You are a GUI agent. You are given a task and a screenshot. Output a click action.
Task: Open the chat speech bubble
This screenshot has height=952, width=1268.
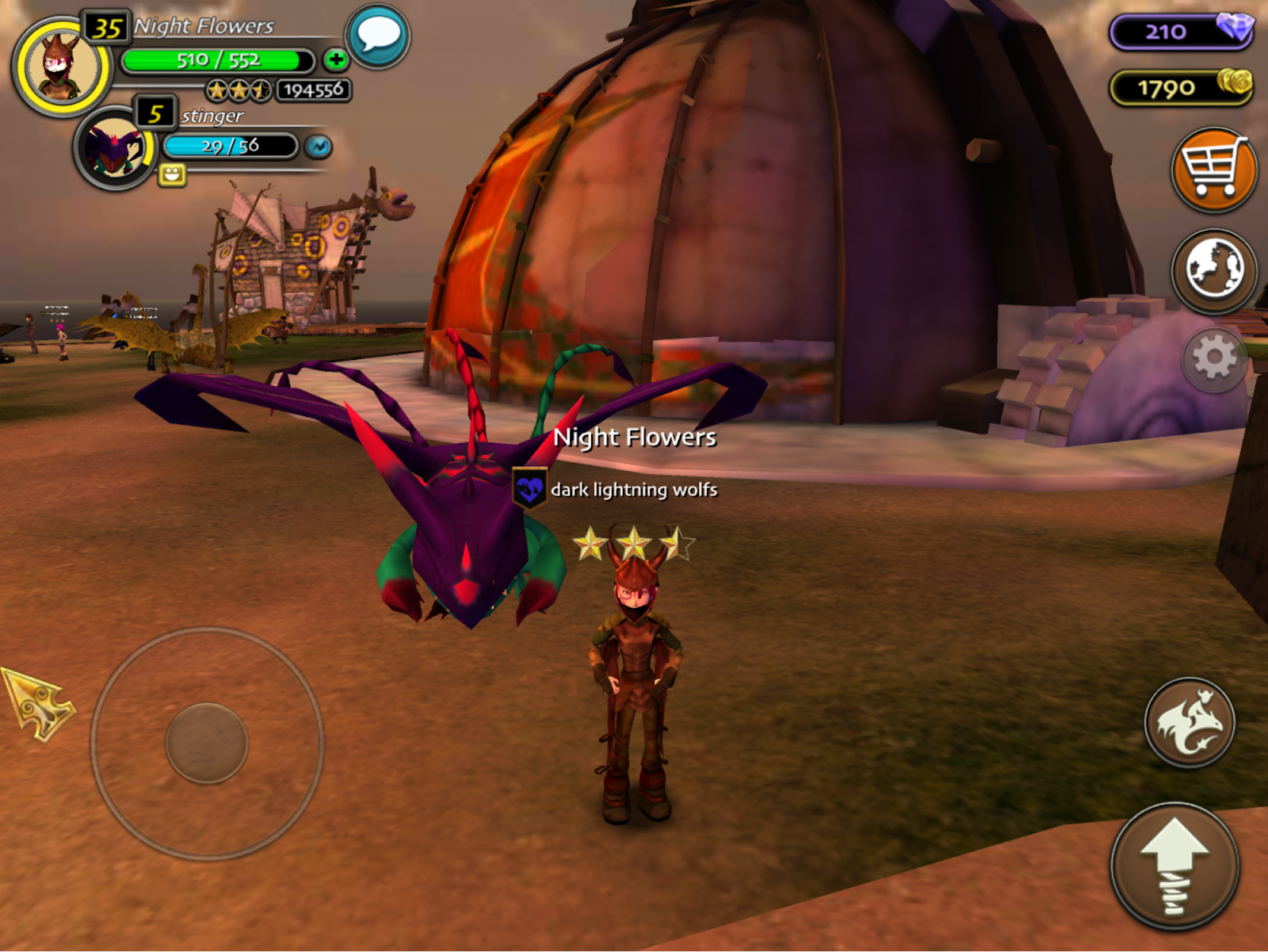tap(378, 36)
